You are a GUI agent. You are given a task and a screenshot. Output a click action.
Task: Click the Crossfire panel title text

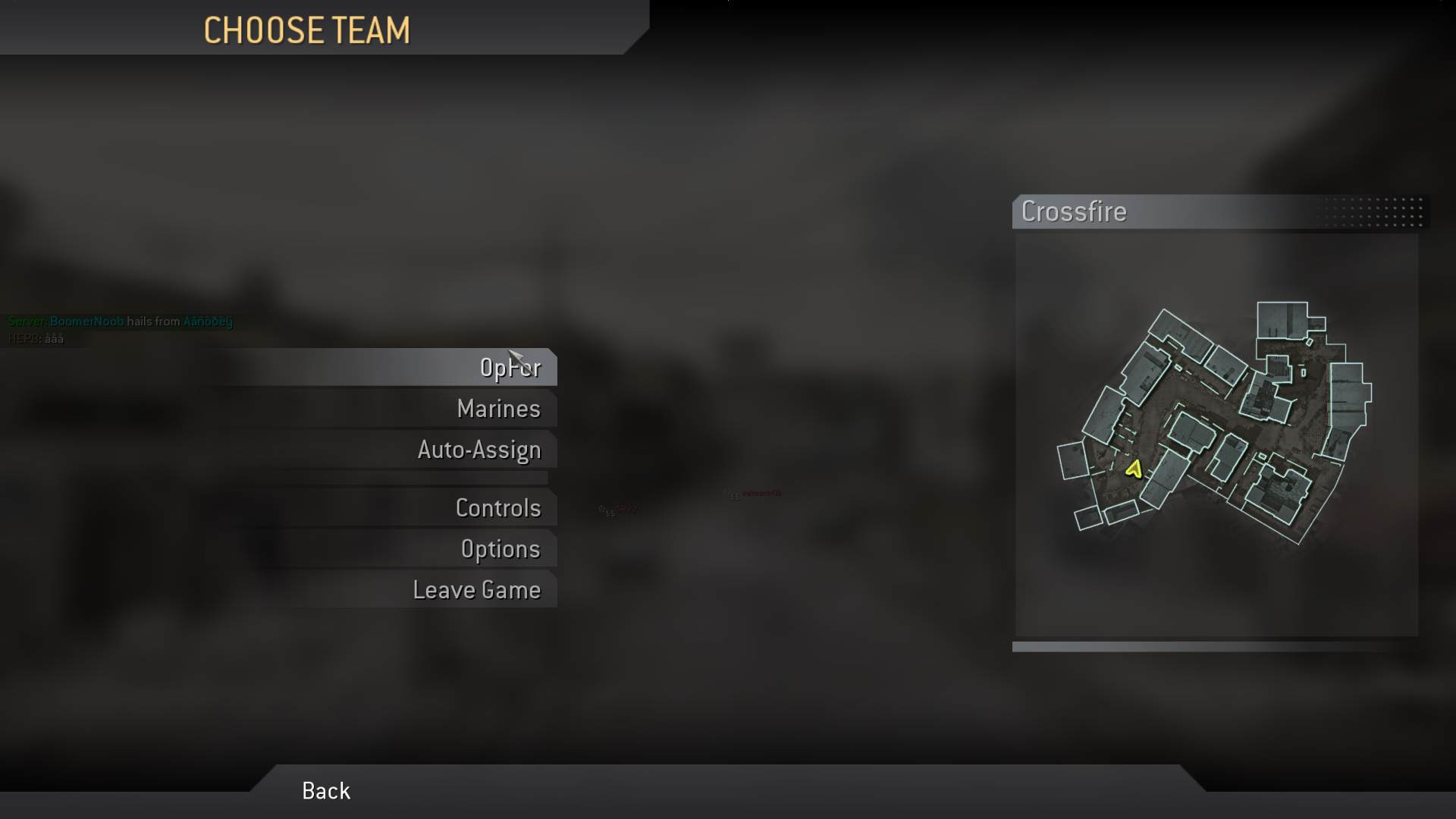pyautogui.click(x=1074, y=212)
